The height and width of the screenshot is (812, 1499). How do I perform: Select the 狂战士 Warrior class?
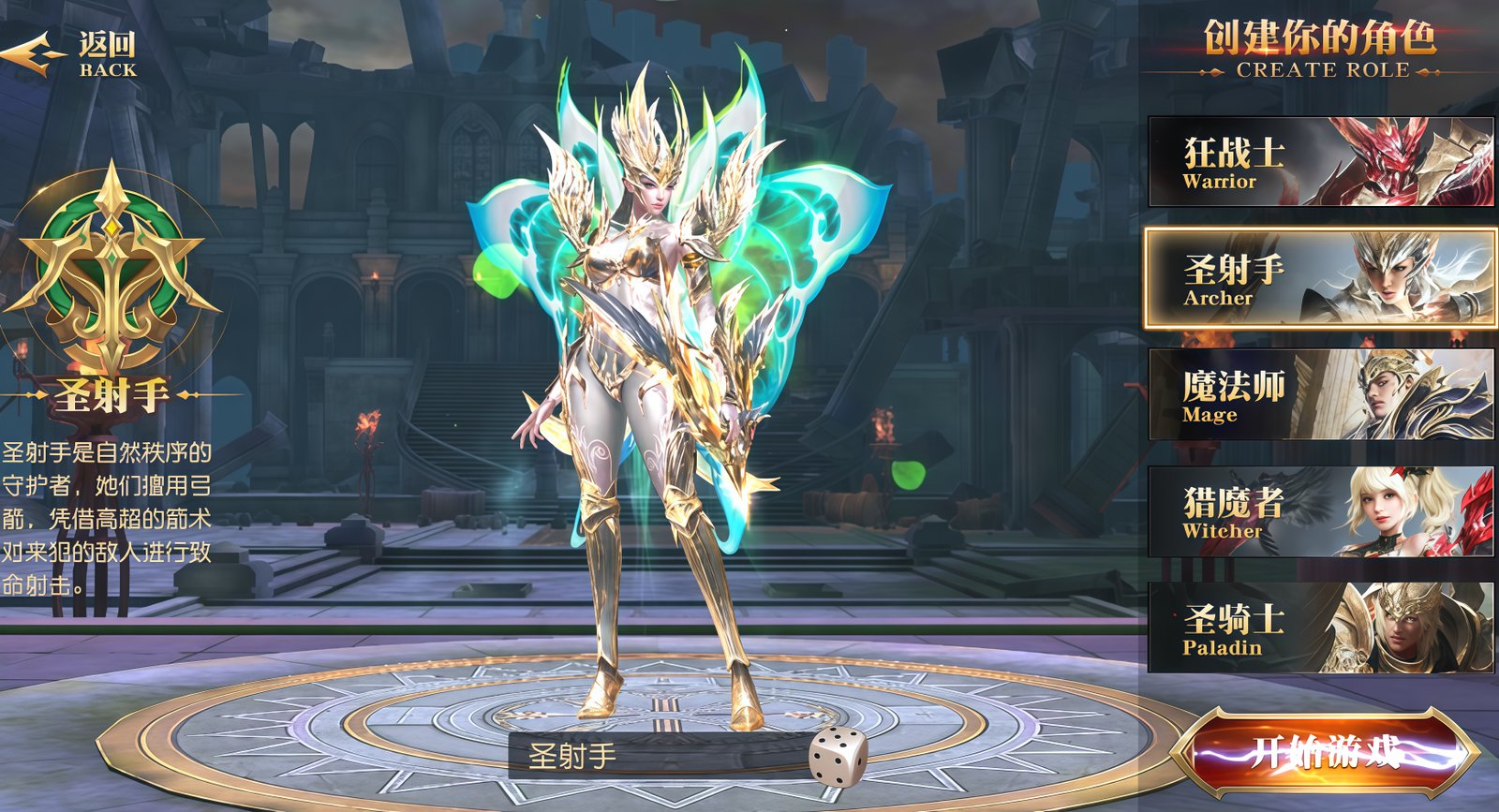click(x=1320, y=162)
